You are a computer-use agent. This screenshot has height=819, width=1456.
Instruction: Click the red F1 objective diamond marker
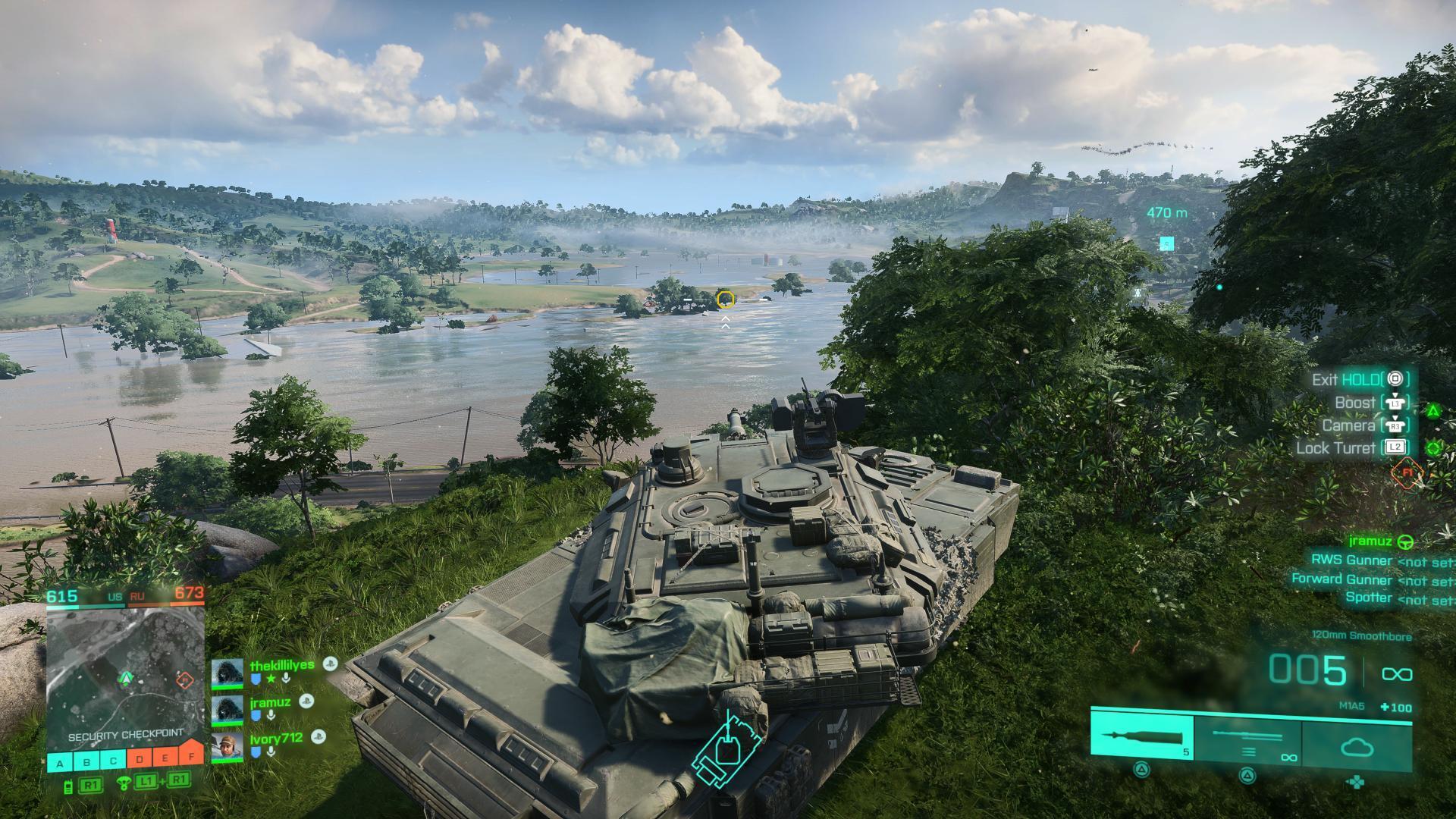click(x=1407, y=472)
